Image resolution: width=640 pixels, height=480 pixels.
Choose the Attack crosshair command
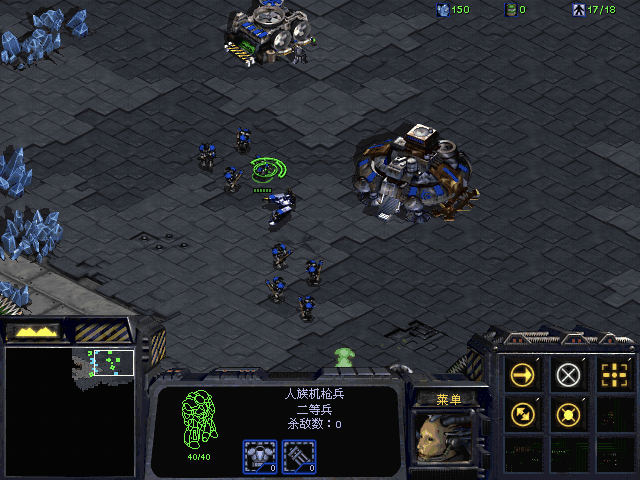click(613, 375)
